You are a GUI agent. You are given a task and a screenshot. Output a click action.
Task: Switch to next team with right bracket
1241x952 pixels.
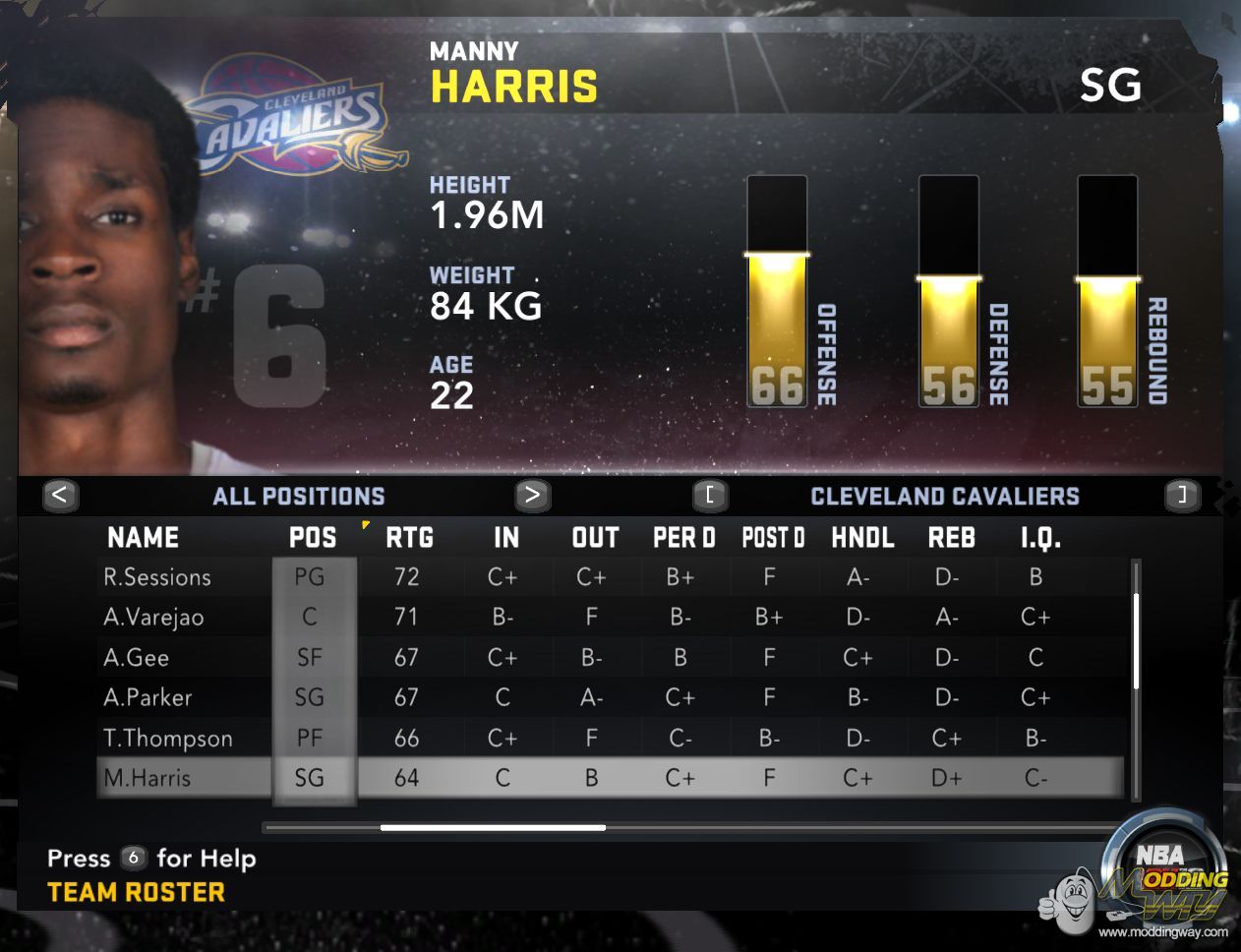coord(1182,495)
